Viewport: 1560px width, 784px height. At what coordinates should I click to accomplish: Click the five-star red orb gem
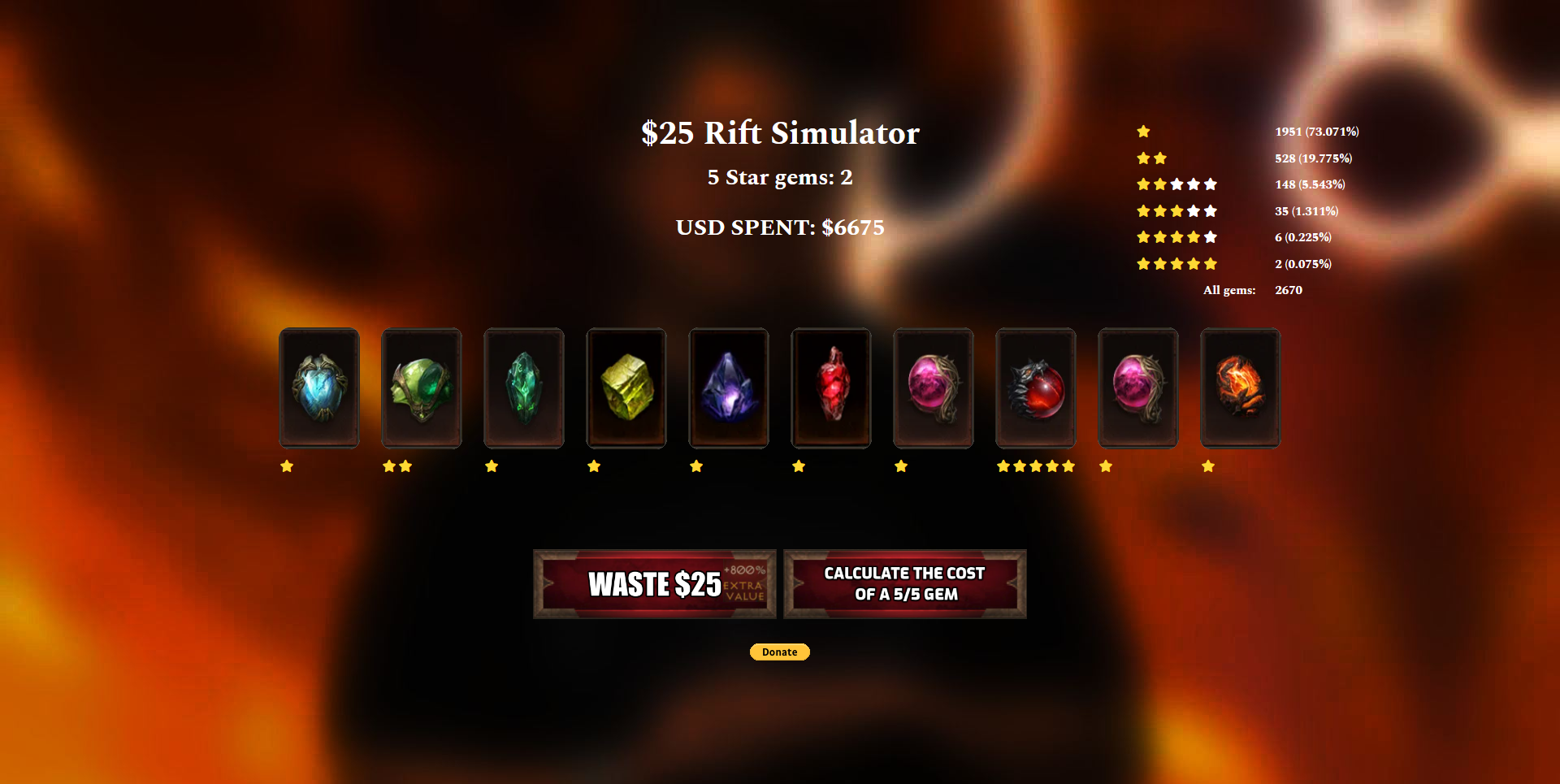tap(1036, 387)
